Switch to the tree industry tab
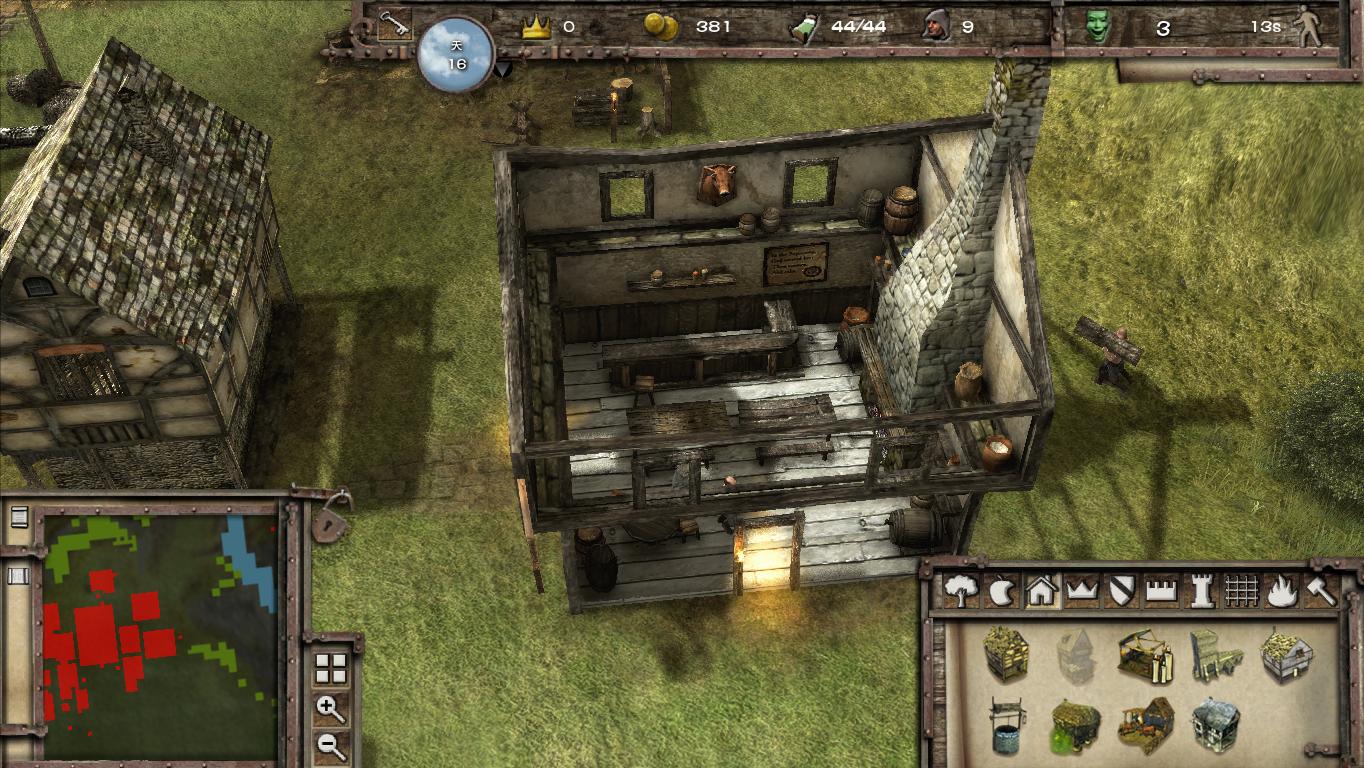 [x=961, y=591]
